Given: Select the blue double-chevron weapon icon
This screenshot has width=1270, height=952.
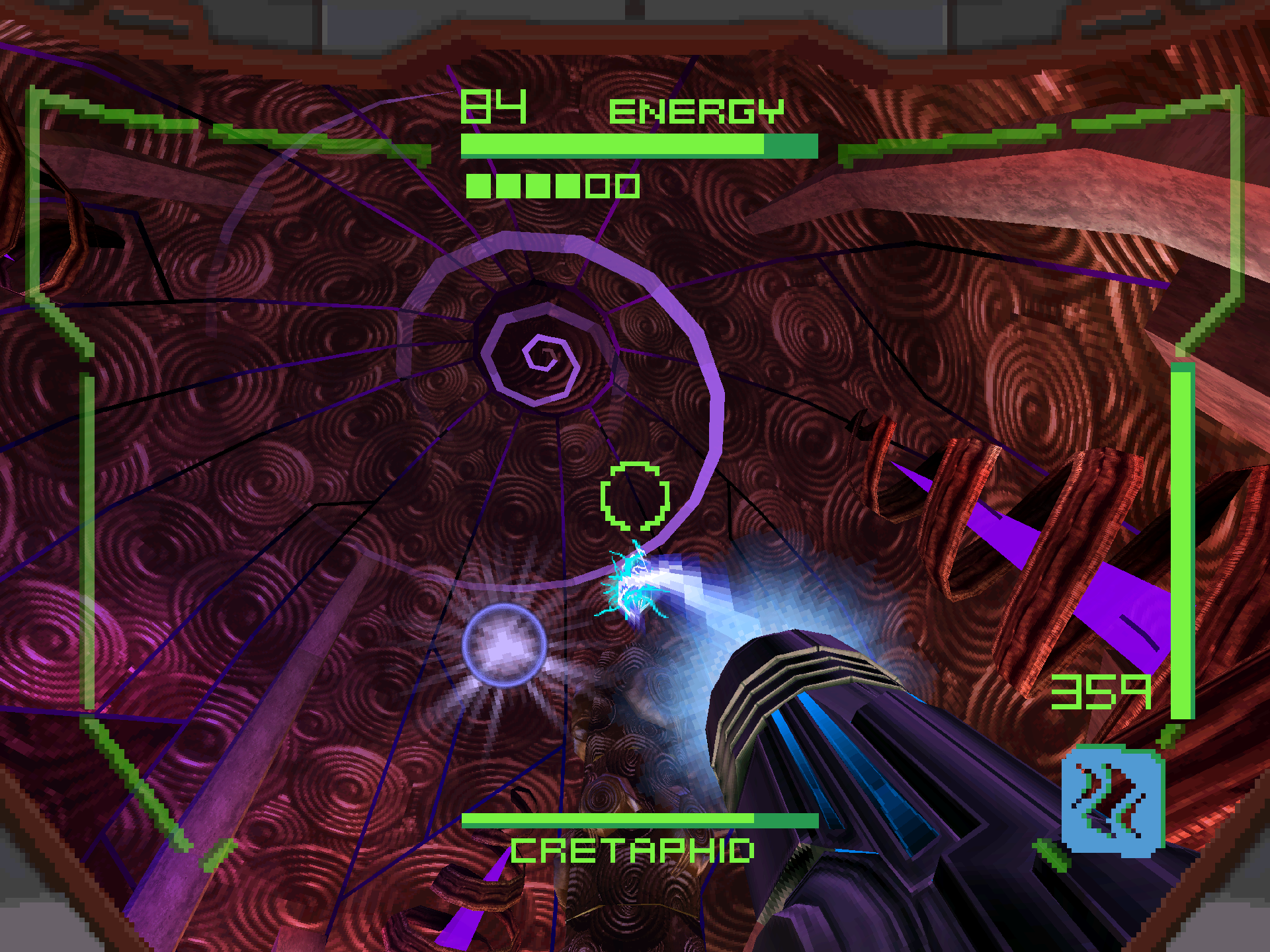Looking at the screenshot, I should pyautogui.click(x=1112, y=801).
